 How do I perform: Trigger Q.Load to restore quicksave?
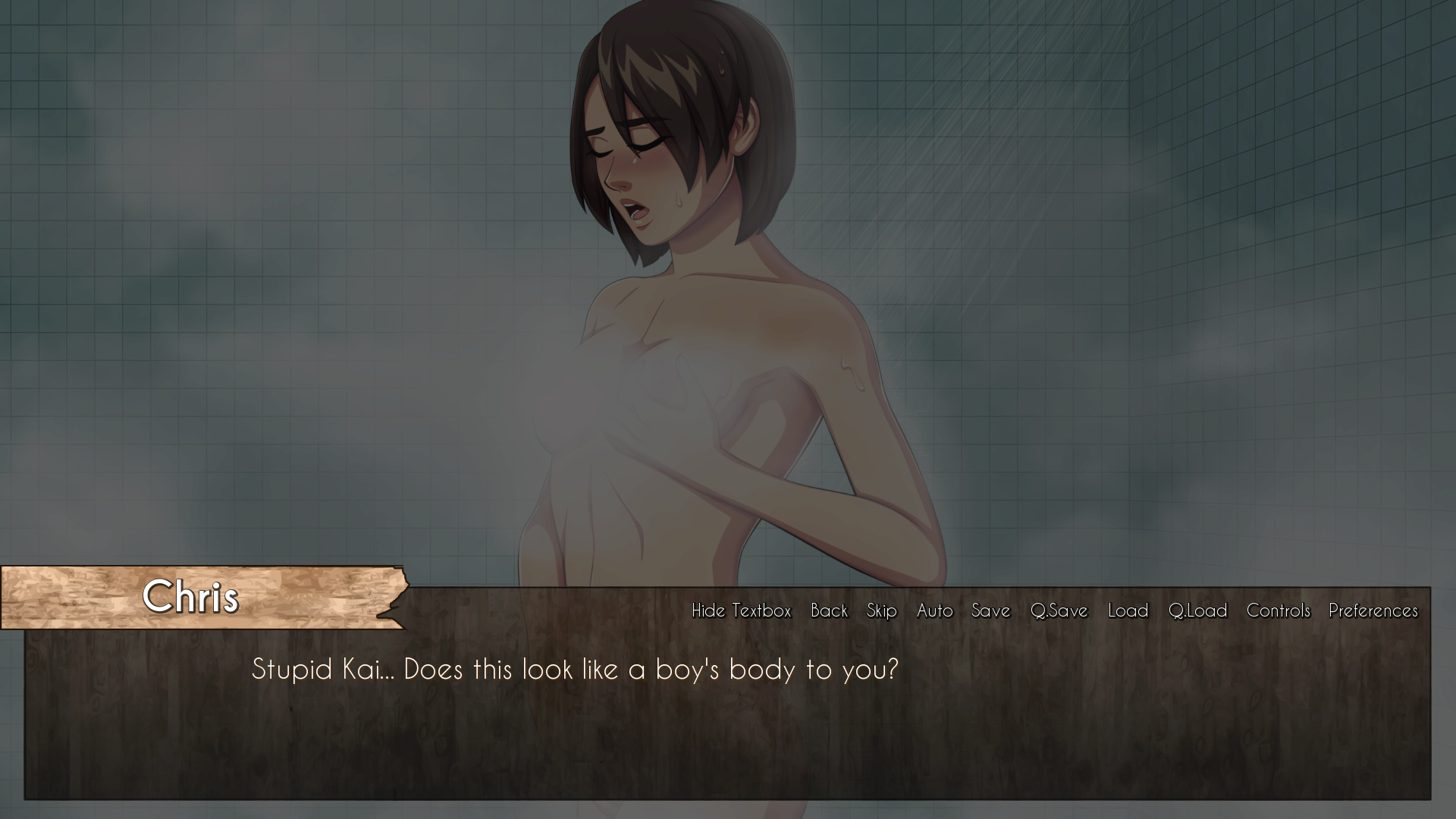point(1197,610)
